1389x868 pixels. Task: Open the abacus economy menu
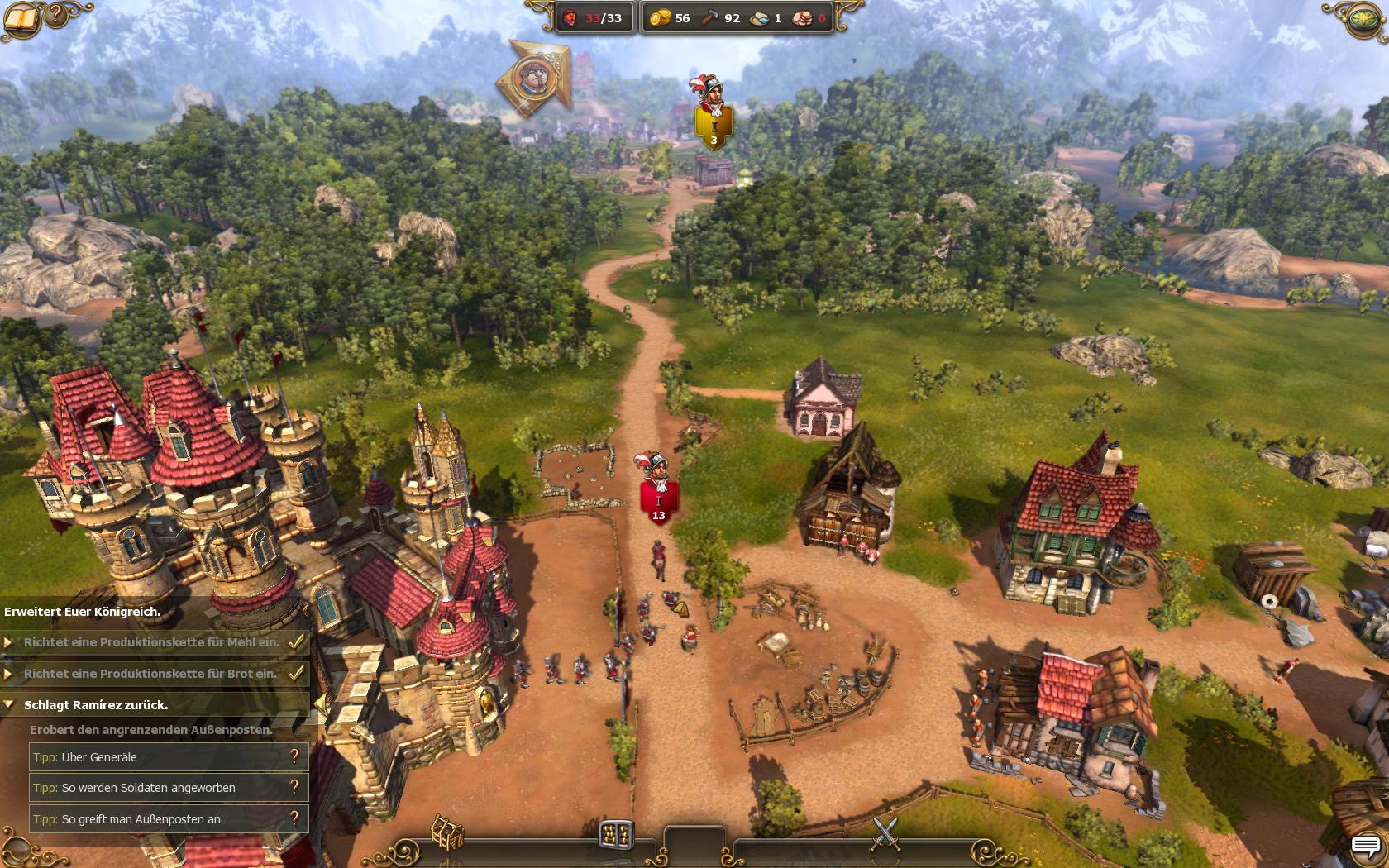[616, 834]
